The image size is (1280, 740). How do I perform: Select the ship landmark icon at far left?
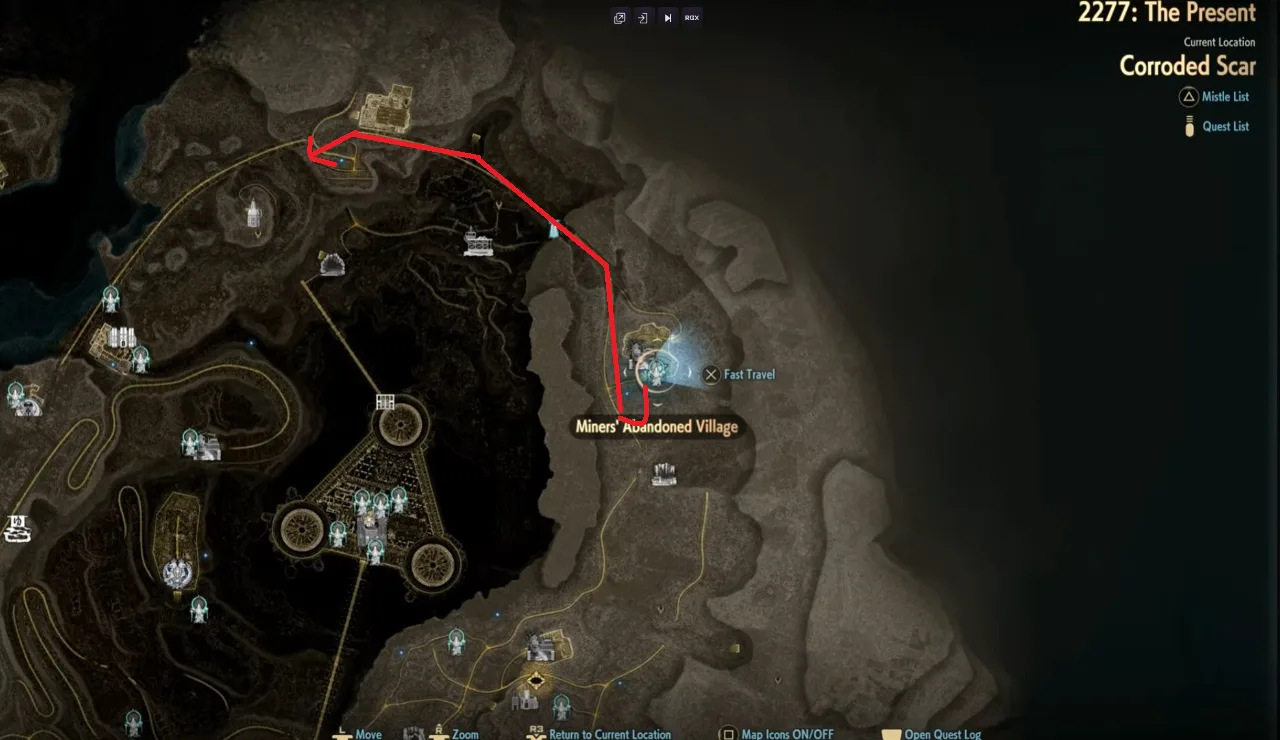pyautogui.click(x=17, y=528)
